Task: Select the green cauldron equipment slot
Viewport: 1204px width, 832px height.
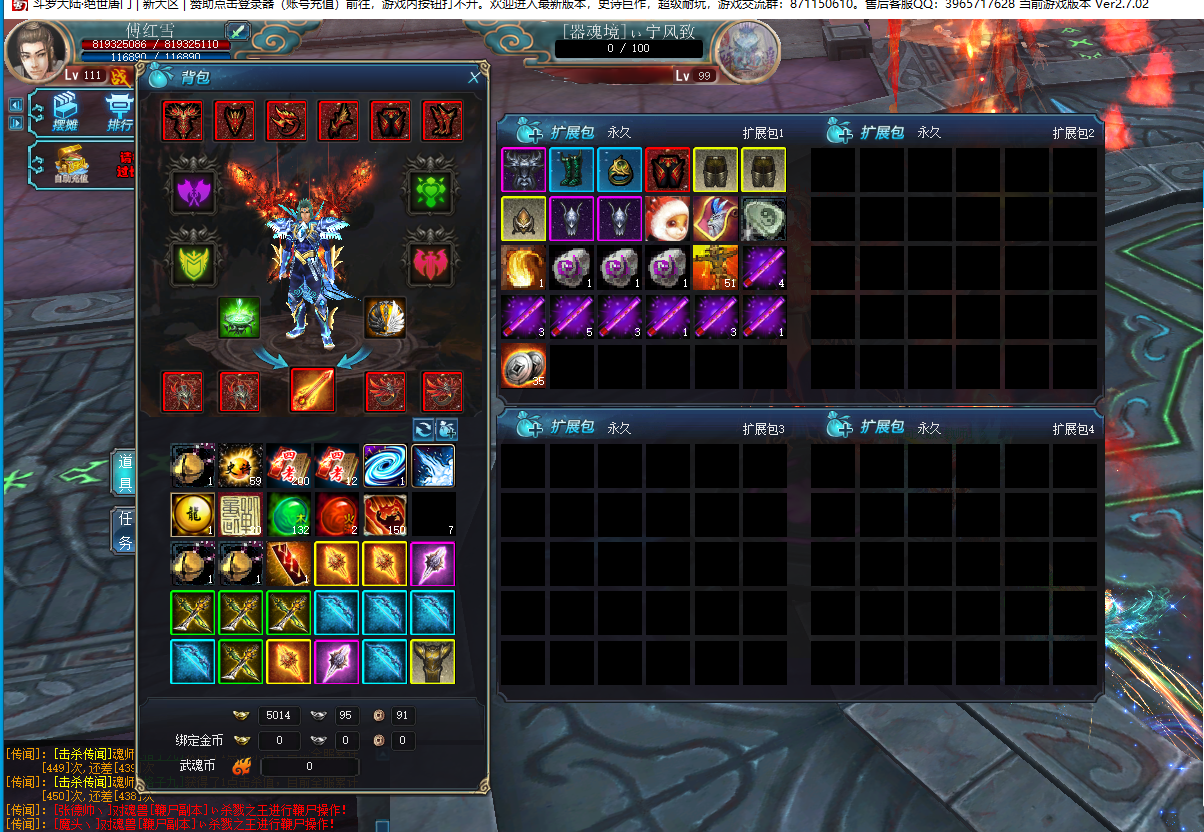Action: pos(240,317)
